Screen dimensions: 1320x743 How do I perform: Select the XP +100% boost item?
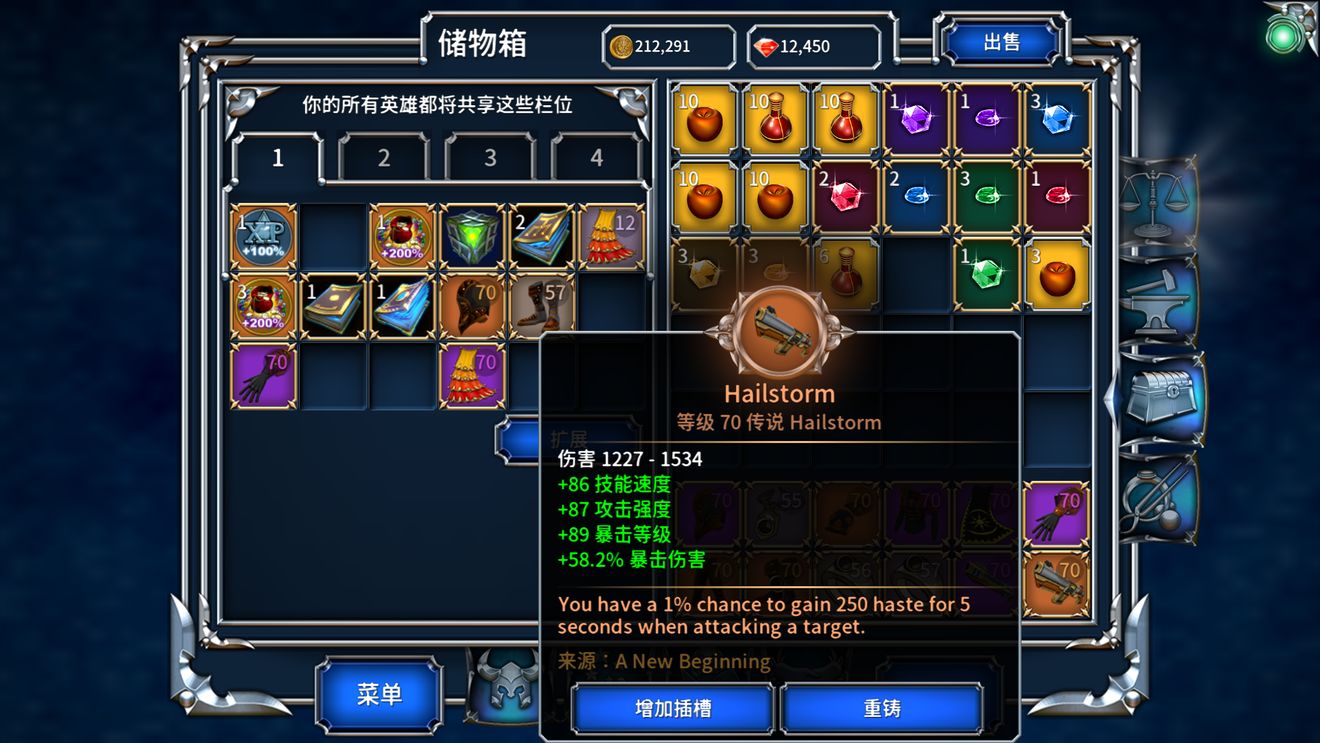(x=264, y=238)
